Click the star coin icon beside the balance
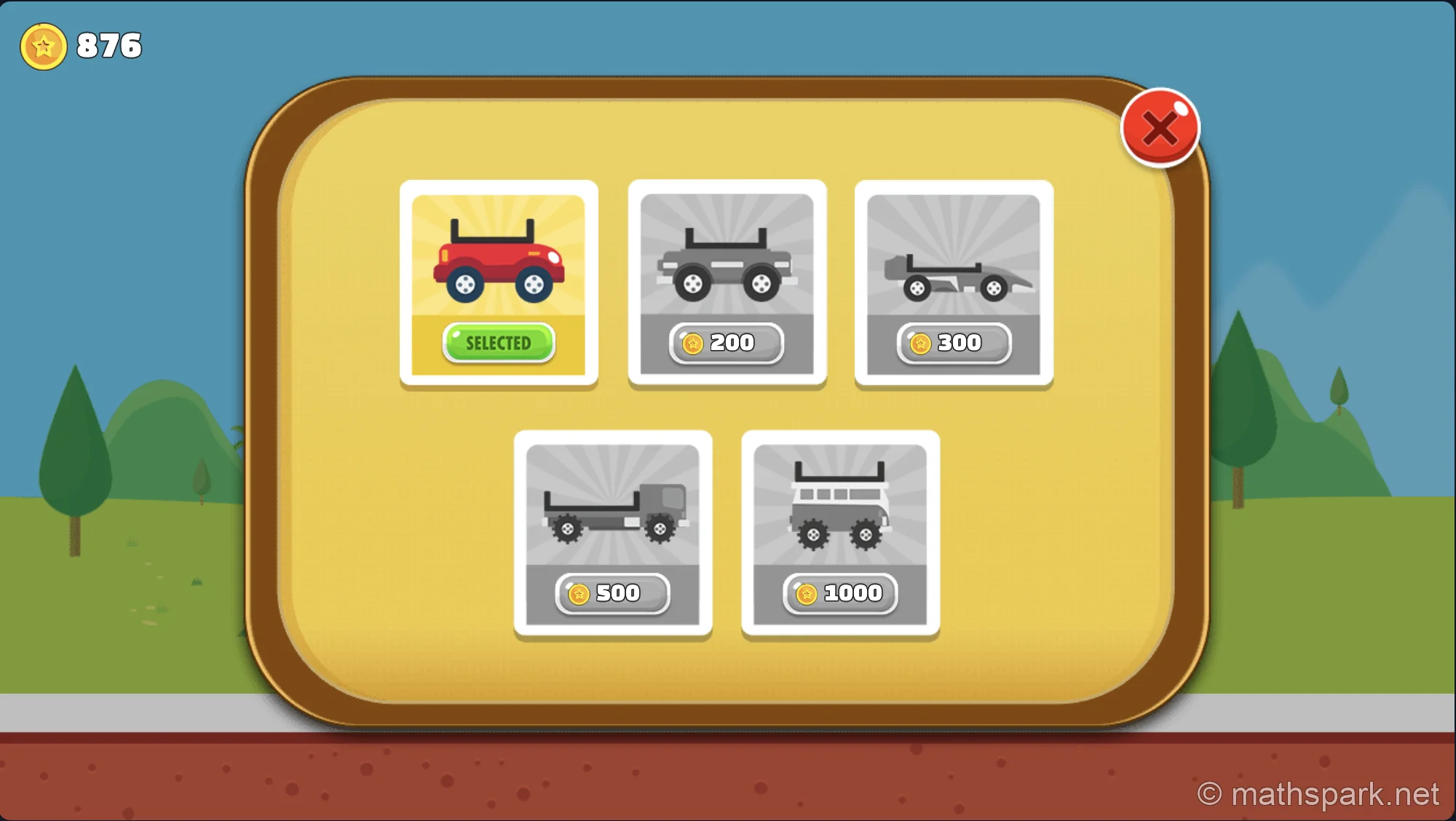 tap(44, 46)
